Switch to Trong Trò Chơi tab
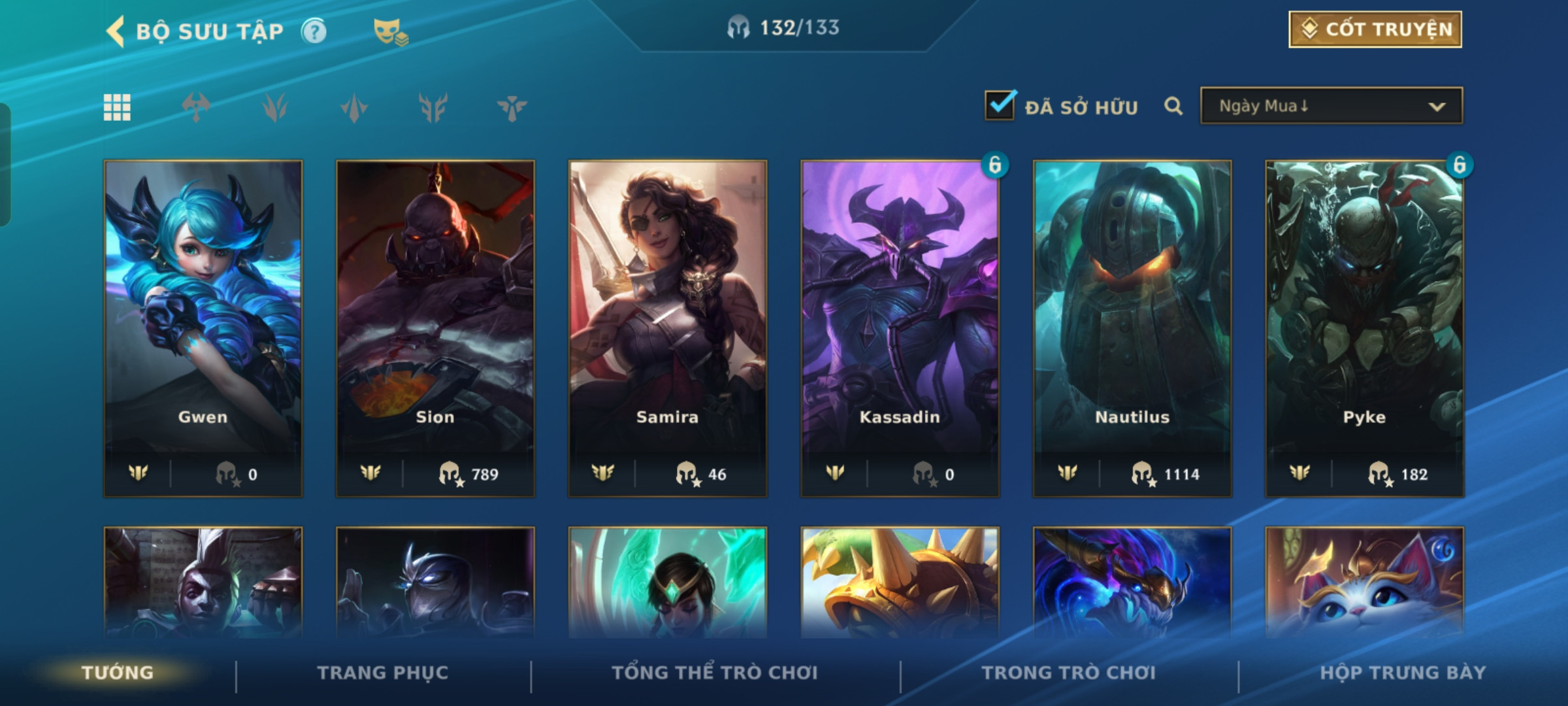Image resolution: width=1568 pixels, height=706 pixels. coord(1068,673)
